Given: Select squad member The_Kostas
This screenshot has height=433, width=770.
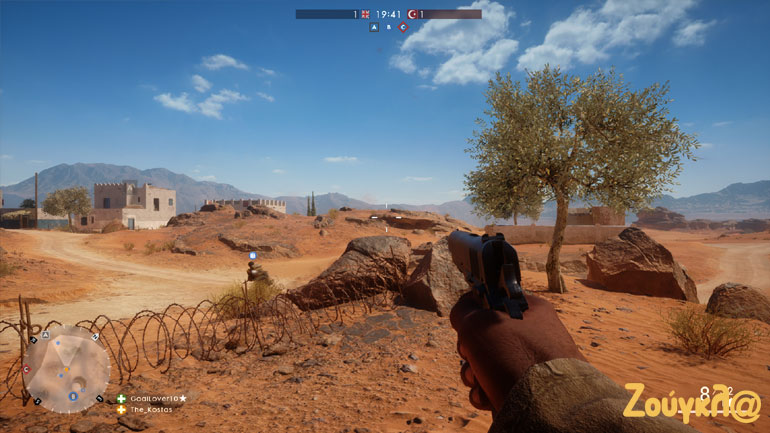Looking at the screenshot, I should point(150,409).
